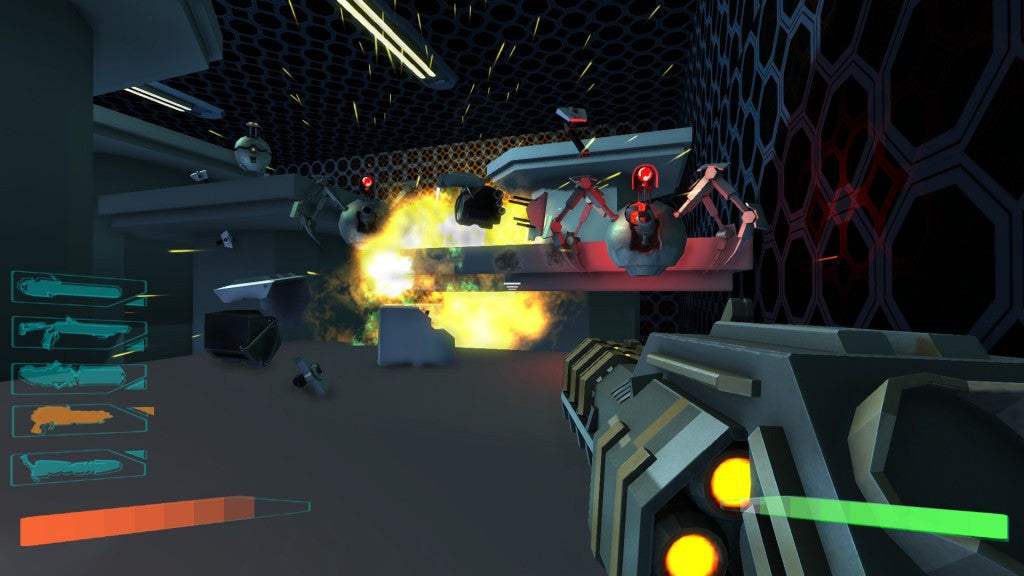
Task: Choose the middle bulky launcher weapon slot
Action: pyautogui.click(x=78, y=376)
